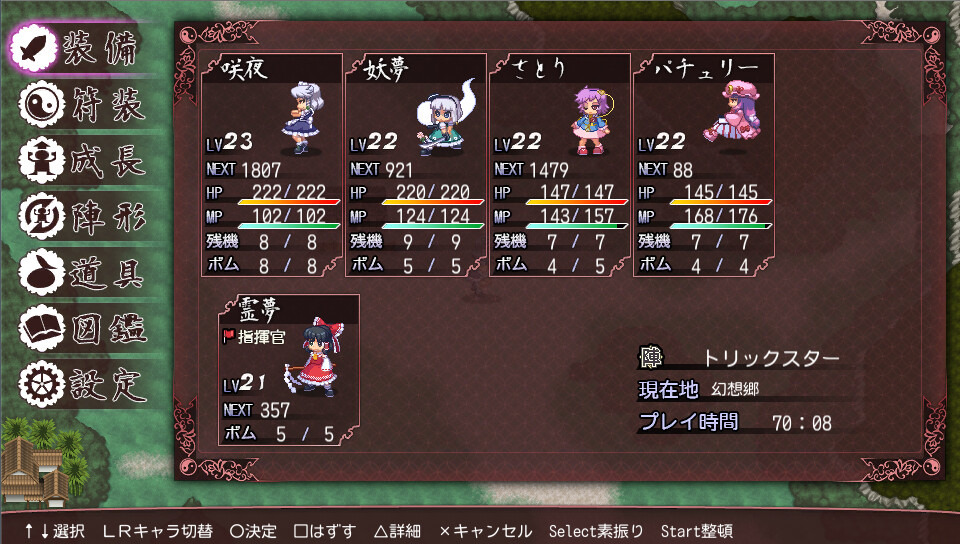Choose the 妖夢 character card
This screenshot has width=960, height=544.
click(415, 165)
